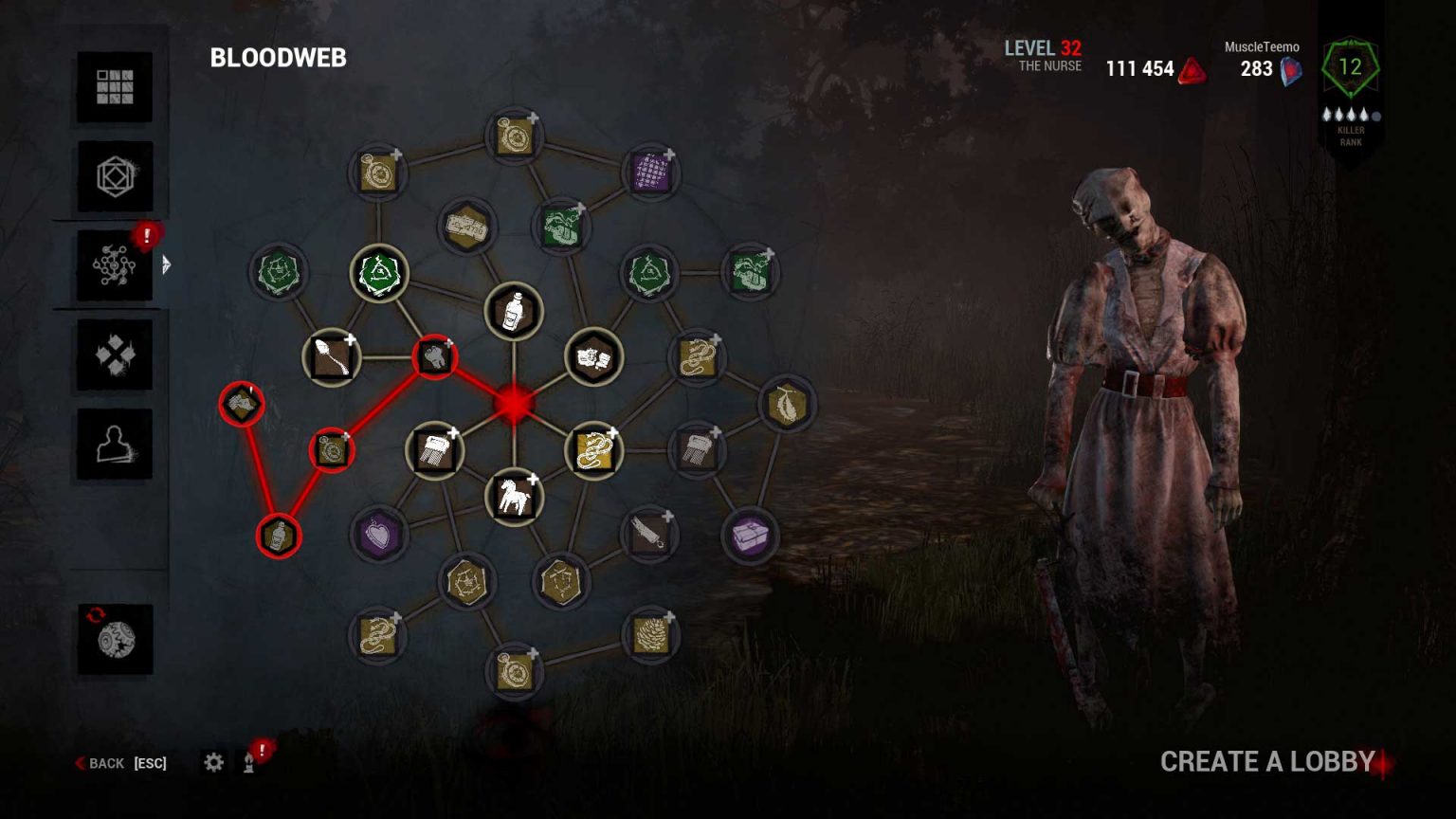Select the white medicine bottle addon node
This screenshot has width=1456, height=819.
pos(515,313)
